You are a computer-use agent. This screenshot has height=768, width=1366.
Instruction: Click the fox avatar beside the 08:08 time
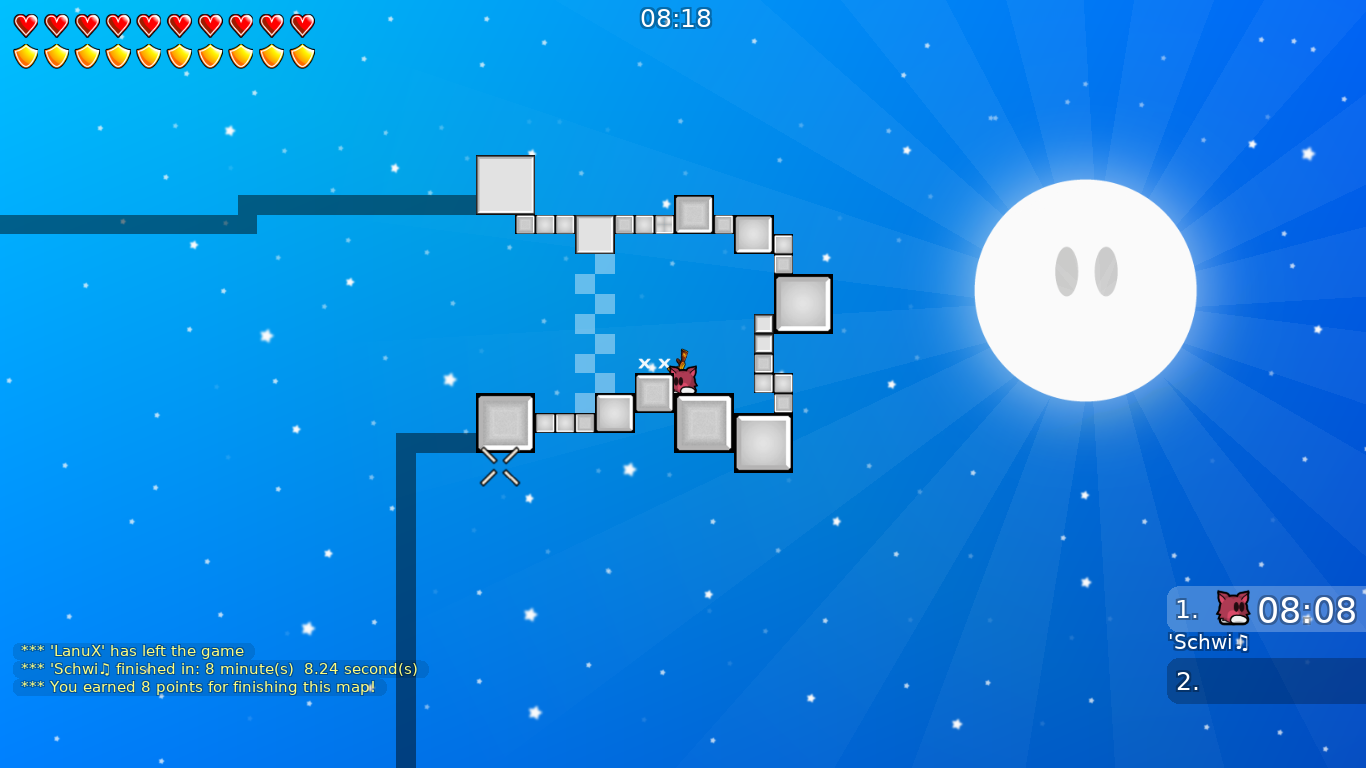pyautogui.click(x=1231, y=606)
